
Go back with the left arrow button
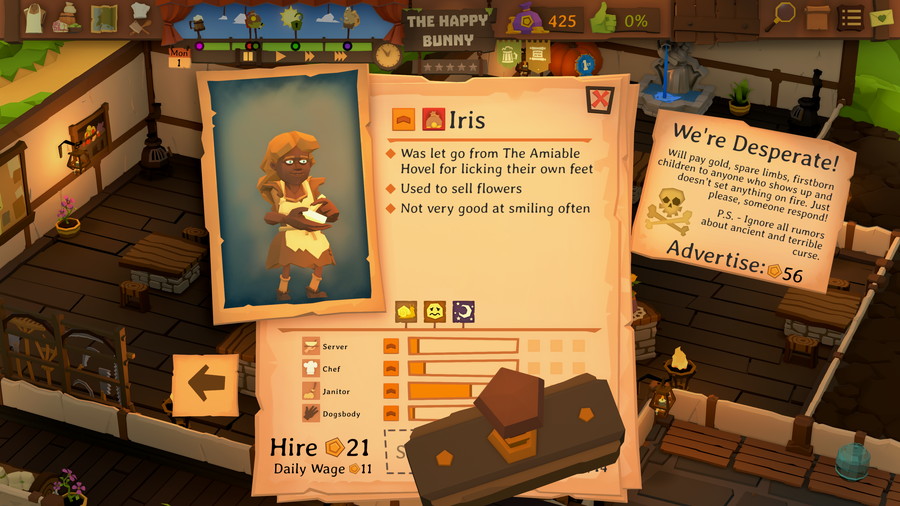(x=205, y=384)
